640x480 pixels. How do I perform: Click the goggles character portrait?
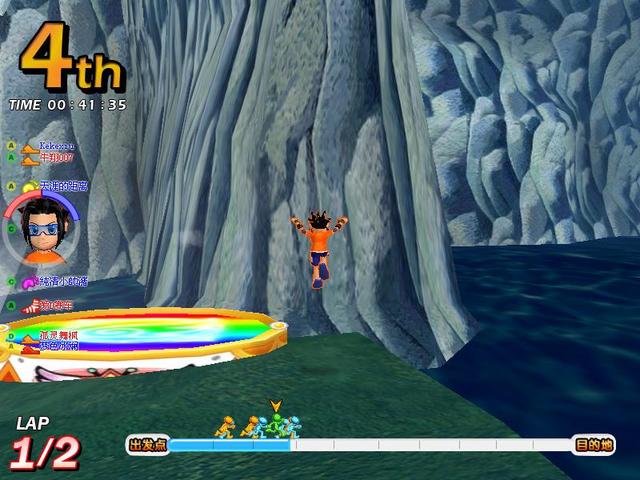(x=40, y=228)
